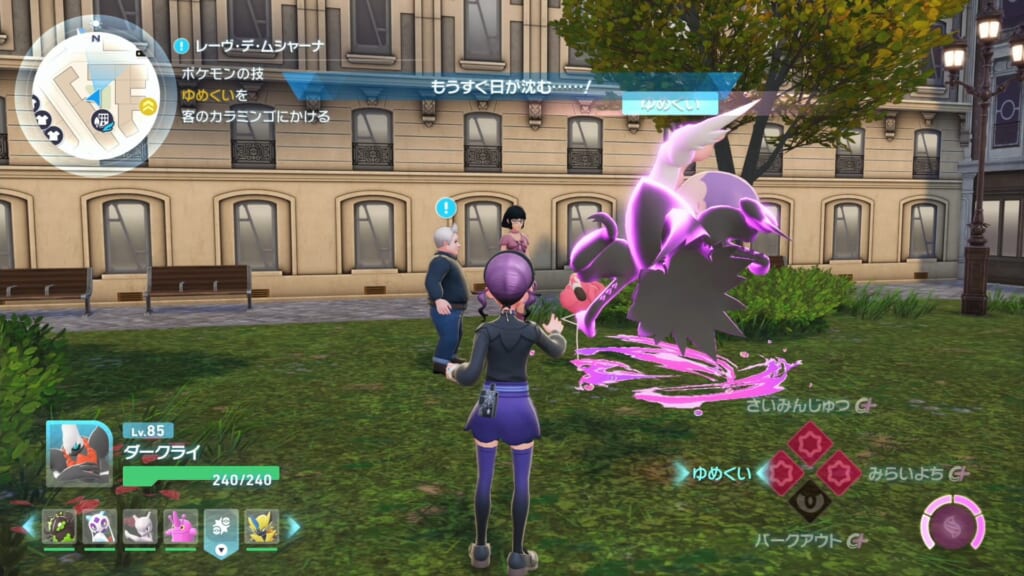Use the みらいよち move diamond
Screen dimensions: 1024x576
click(838, 472)
